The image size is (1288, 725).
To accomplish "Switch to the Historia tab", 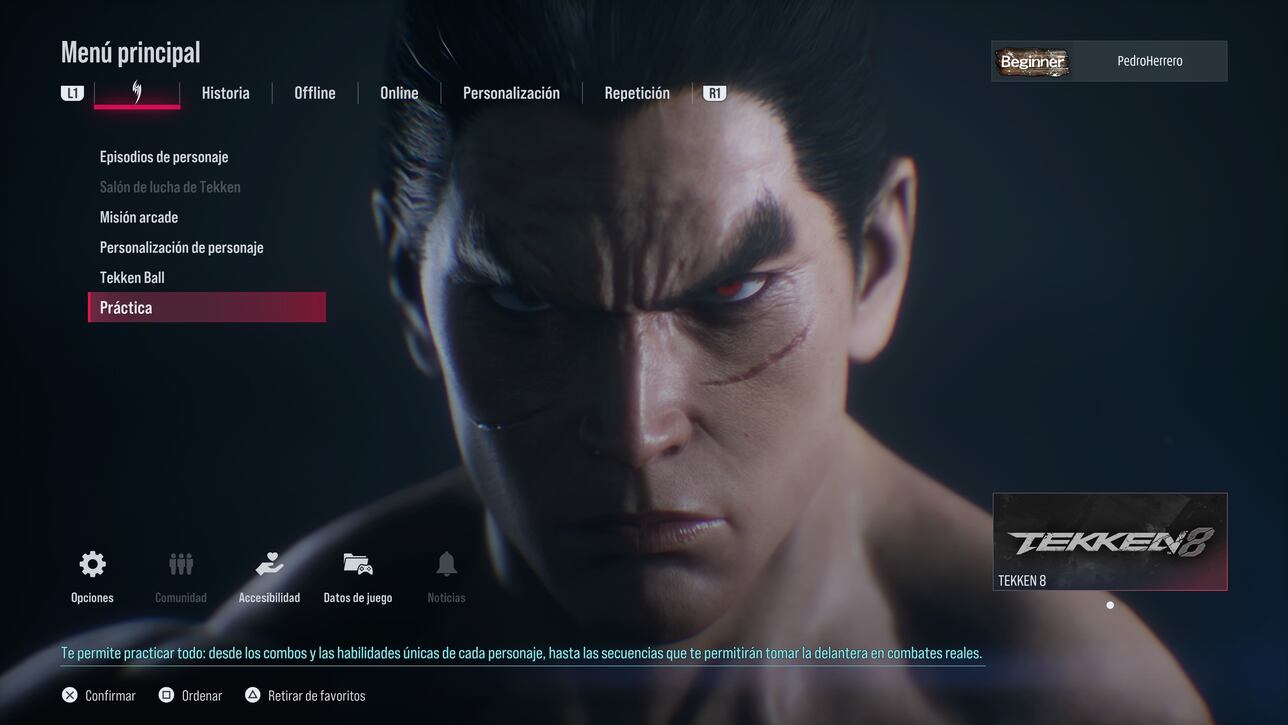I will [225, 92].
